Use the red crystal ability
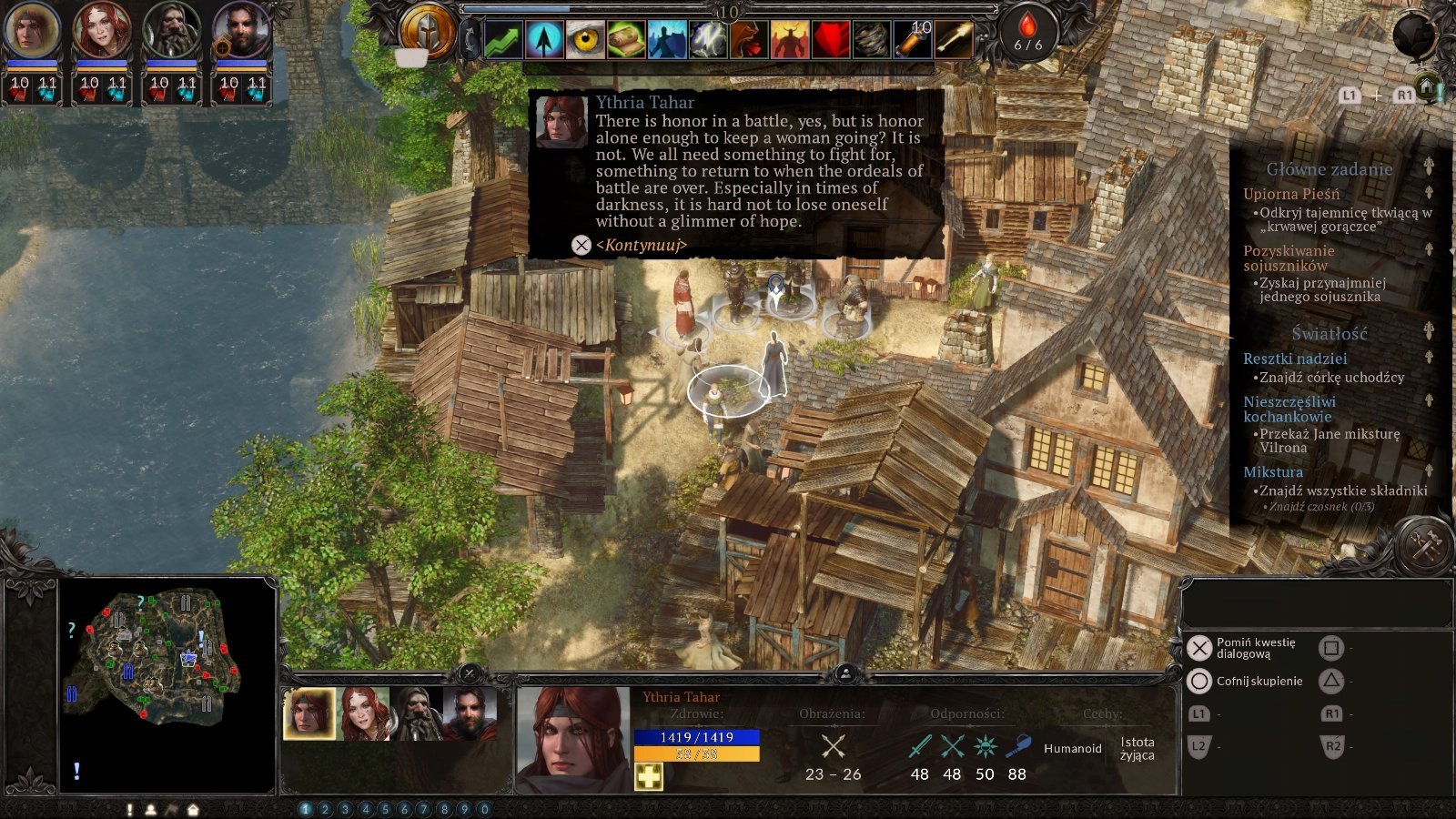This screenshot has height=819, width=1456. coord(830,40)
